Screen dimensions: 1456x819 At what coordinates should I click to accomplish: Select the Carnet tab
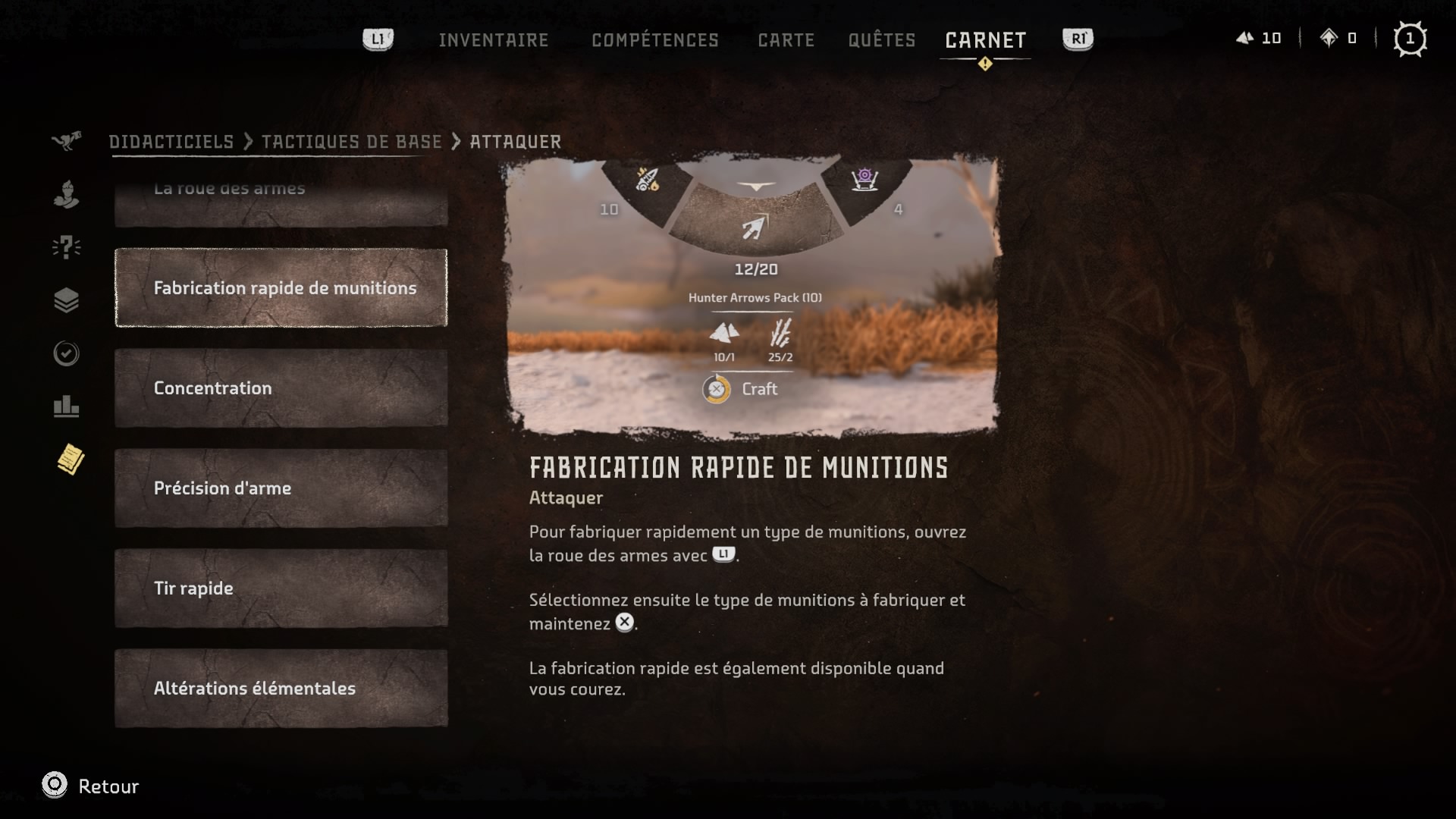[x=985, y=39]
